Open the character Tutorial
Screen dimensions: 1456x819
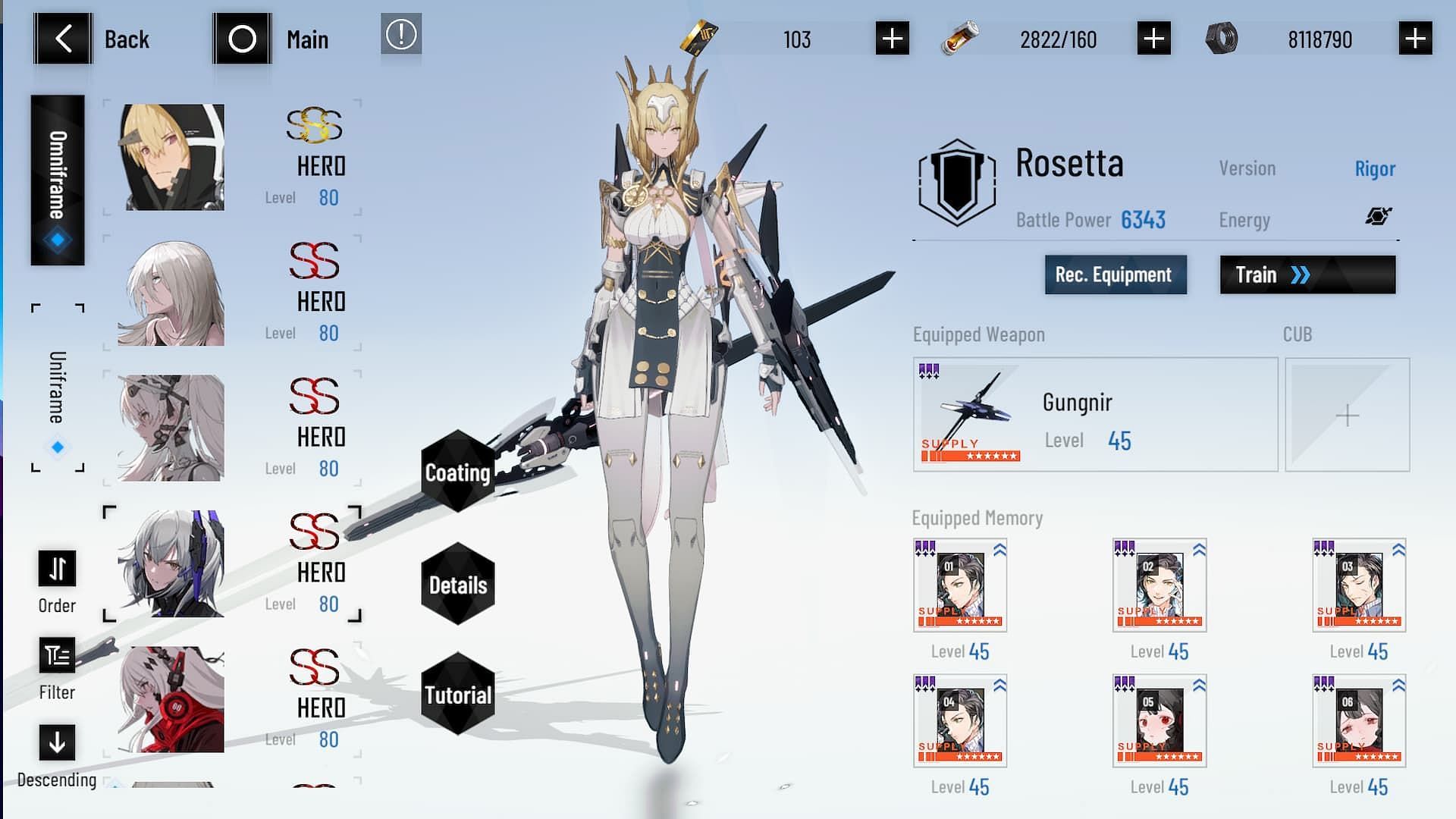[458, 695]
